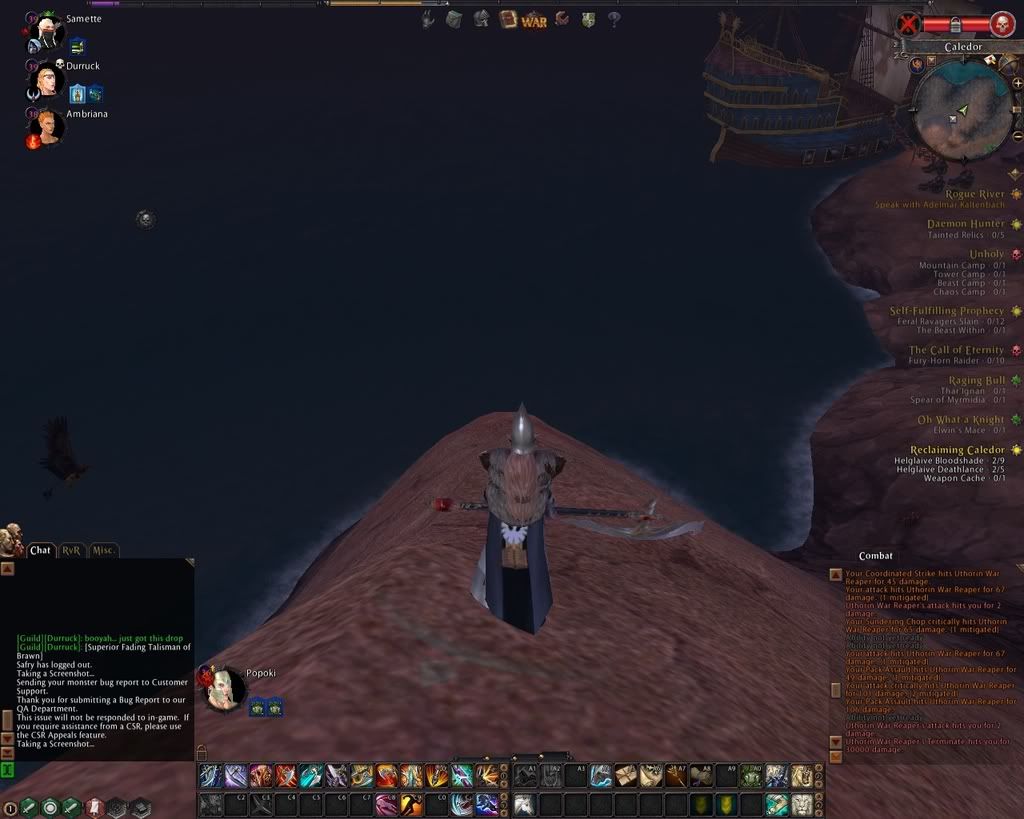Screen dimensions: 1024x819
Task: Select the Reclaiming Caledor quest tracker entry
Action: click(957, 450)
